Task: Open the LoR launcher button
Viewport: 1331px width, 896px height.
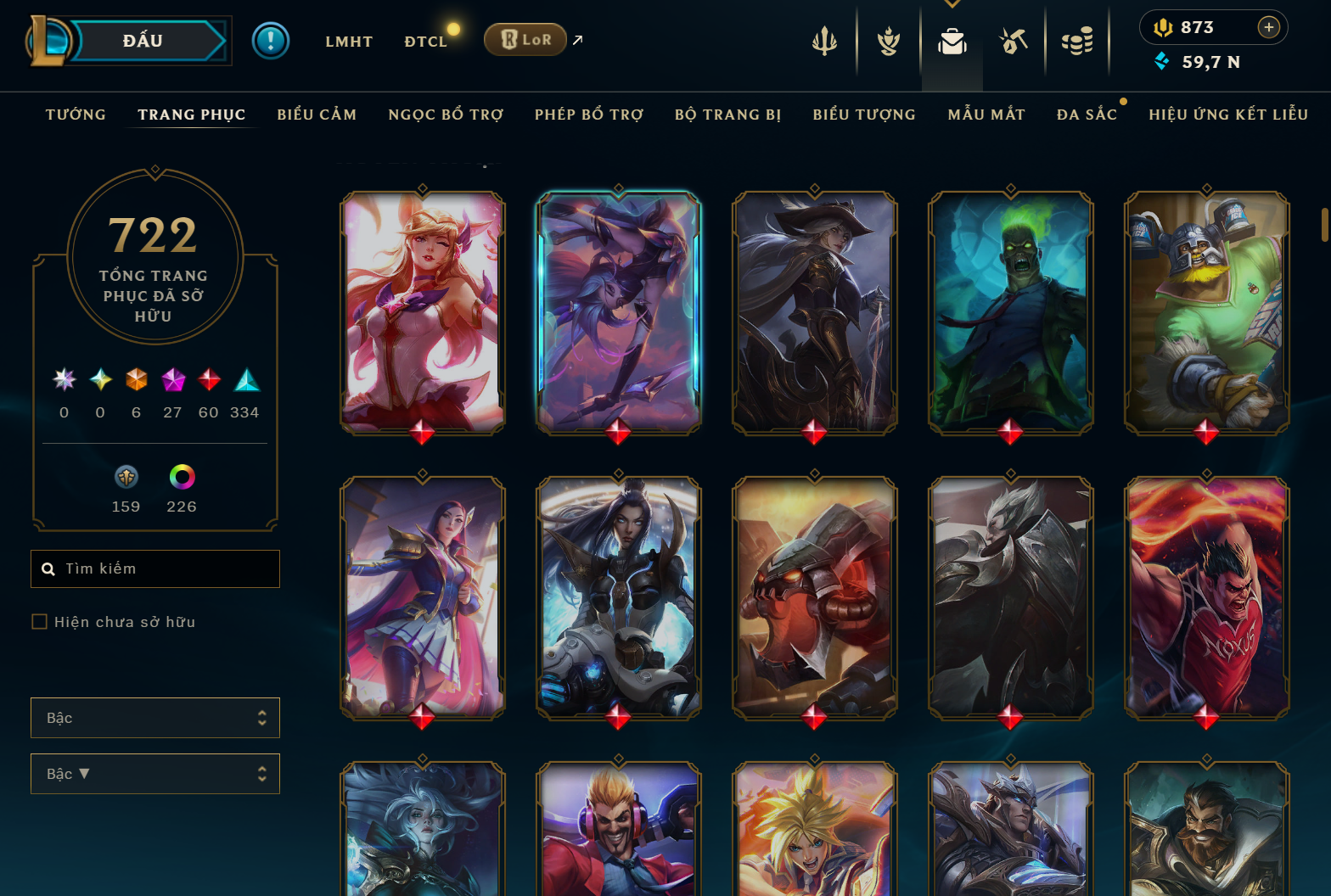Action: (525, 39)
